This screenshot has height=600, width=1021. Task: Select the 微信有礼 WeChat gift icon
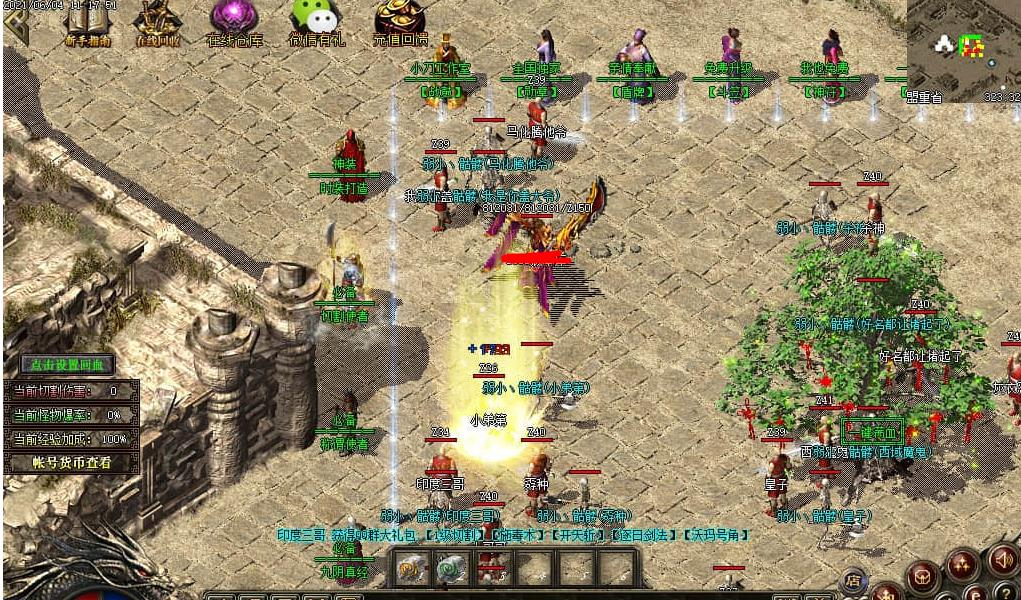(x=315, y=22)
